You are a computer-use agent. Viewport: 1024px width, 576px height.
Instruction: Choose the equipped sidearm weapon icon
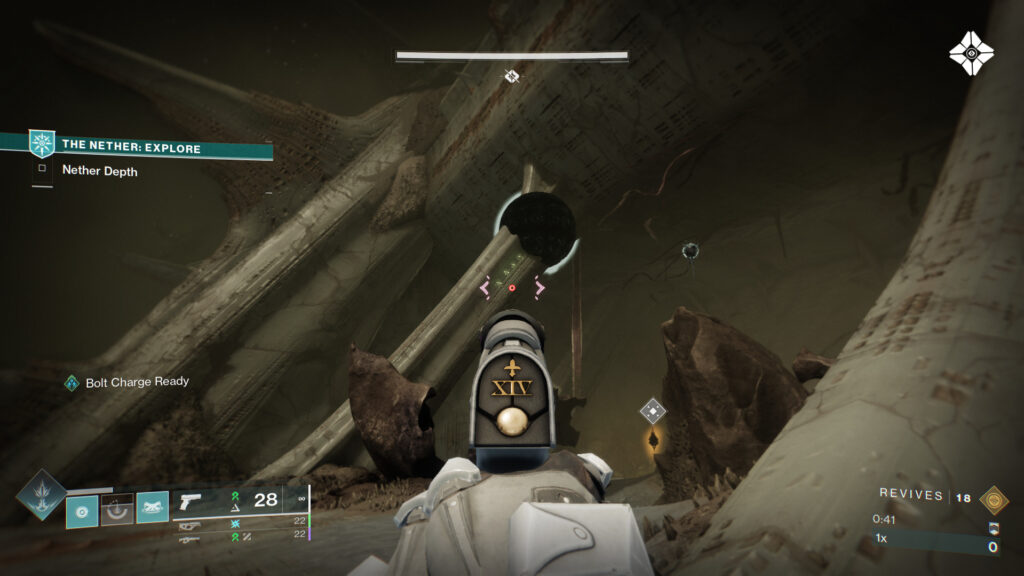tap(190, 500)
